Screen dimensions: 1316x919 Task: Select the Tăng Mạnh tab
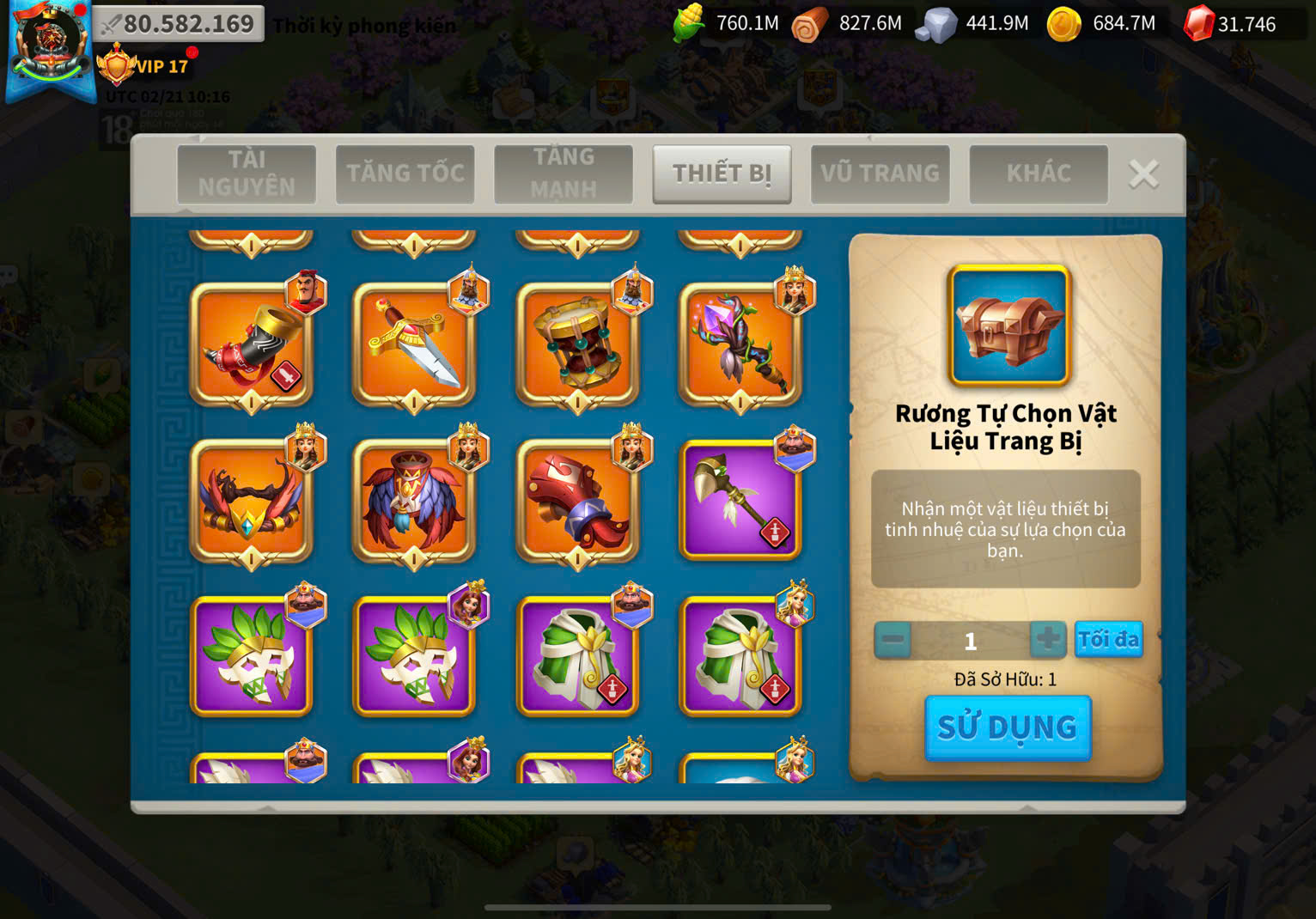(x=564, y=173)
